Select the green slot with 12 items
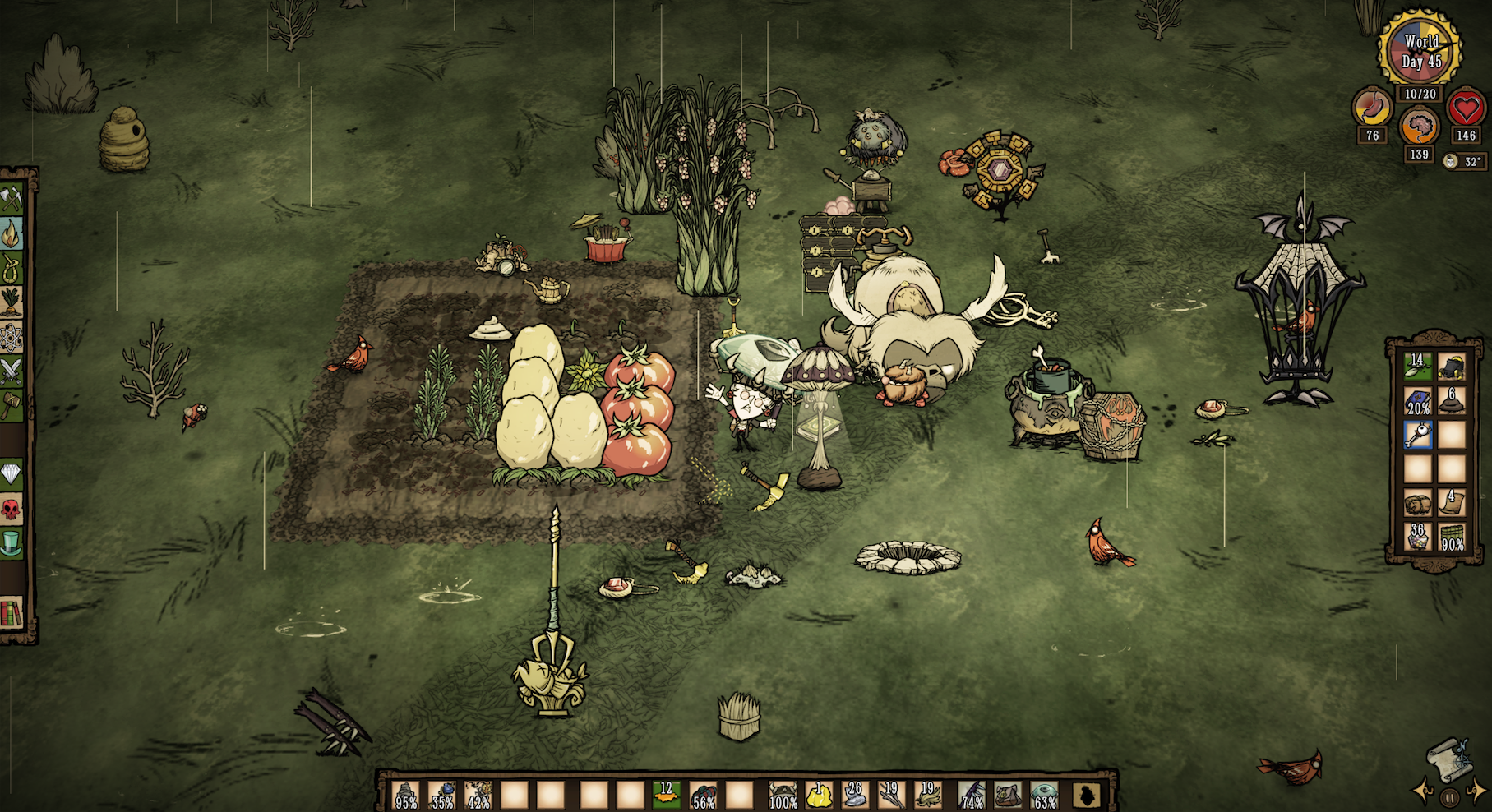 pos(667,796)
